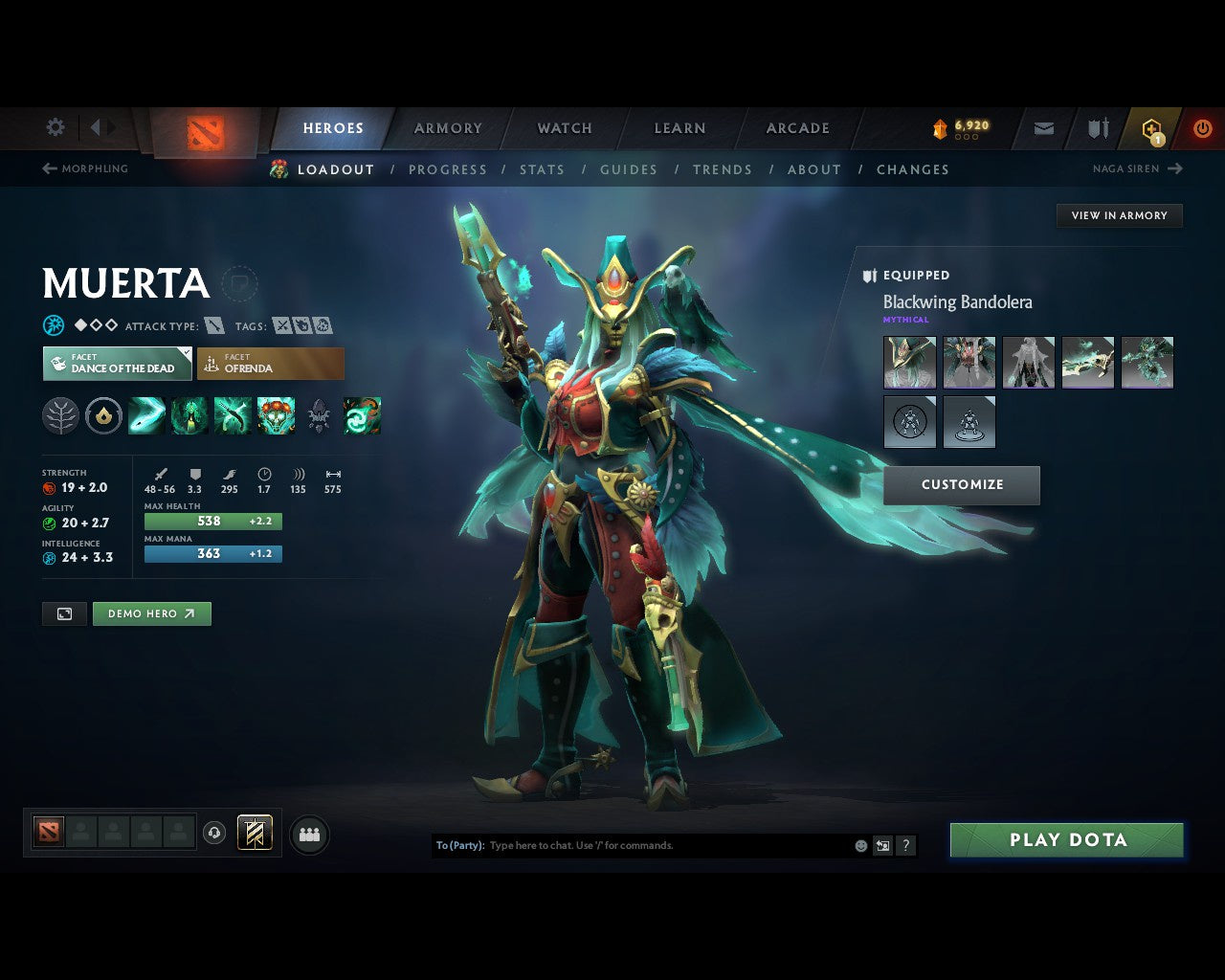Open the armory shield-and-sword icon
1225x980 pixels.
pyautogui.click(x=1096, y=127)
